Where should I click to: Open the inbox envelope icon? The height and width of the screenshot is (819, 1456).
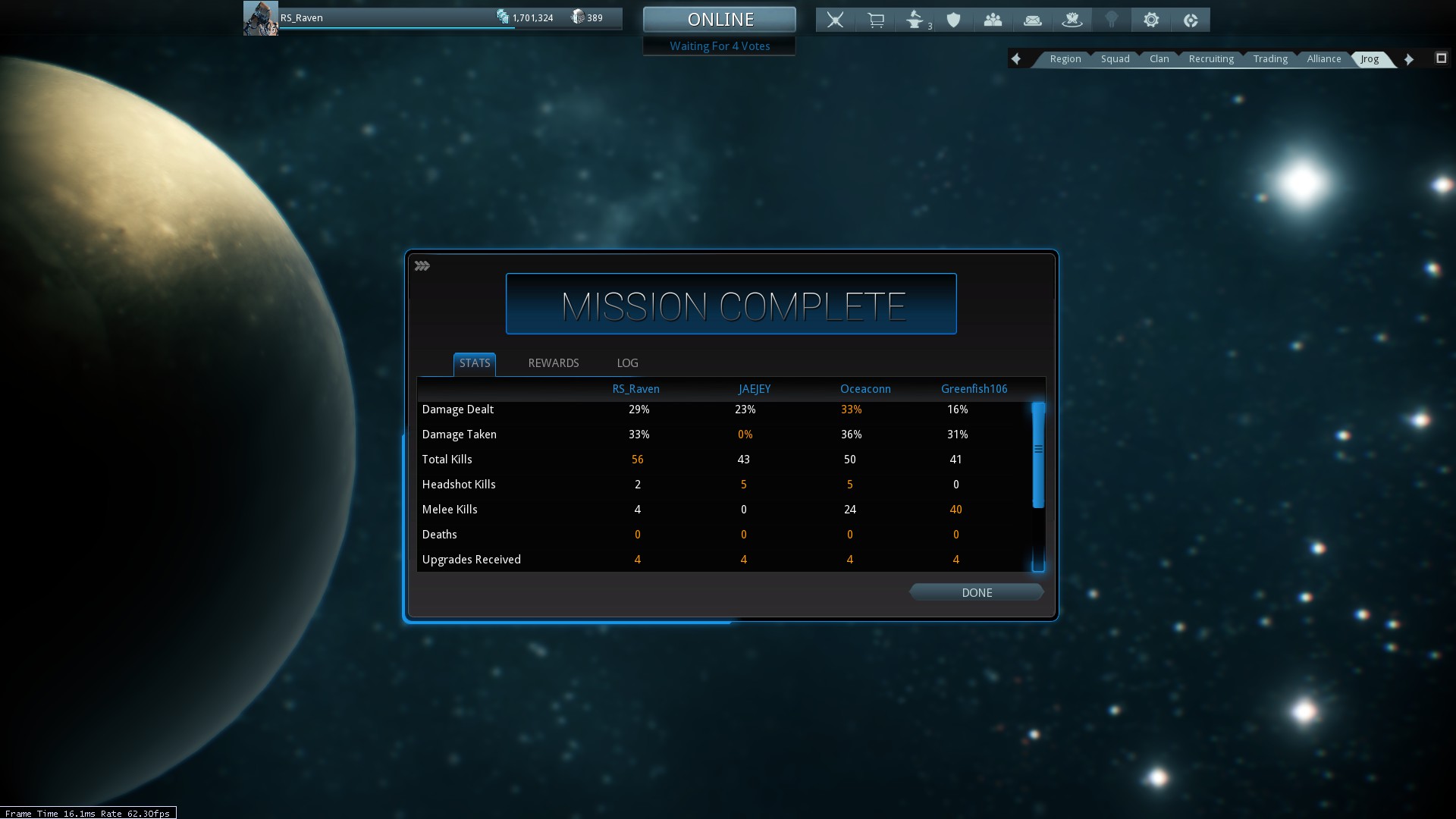[x=1032, y=20]
